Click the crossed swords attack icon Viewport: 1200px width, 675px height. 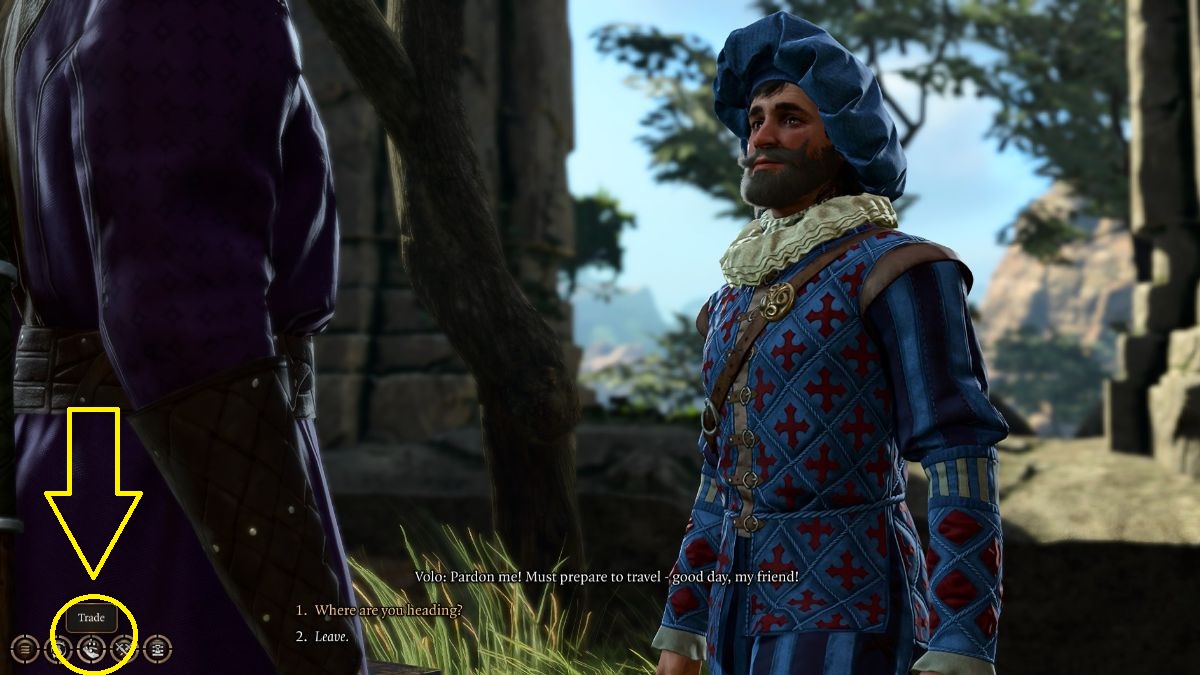coord(124,649)
